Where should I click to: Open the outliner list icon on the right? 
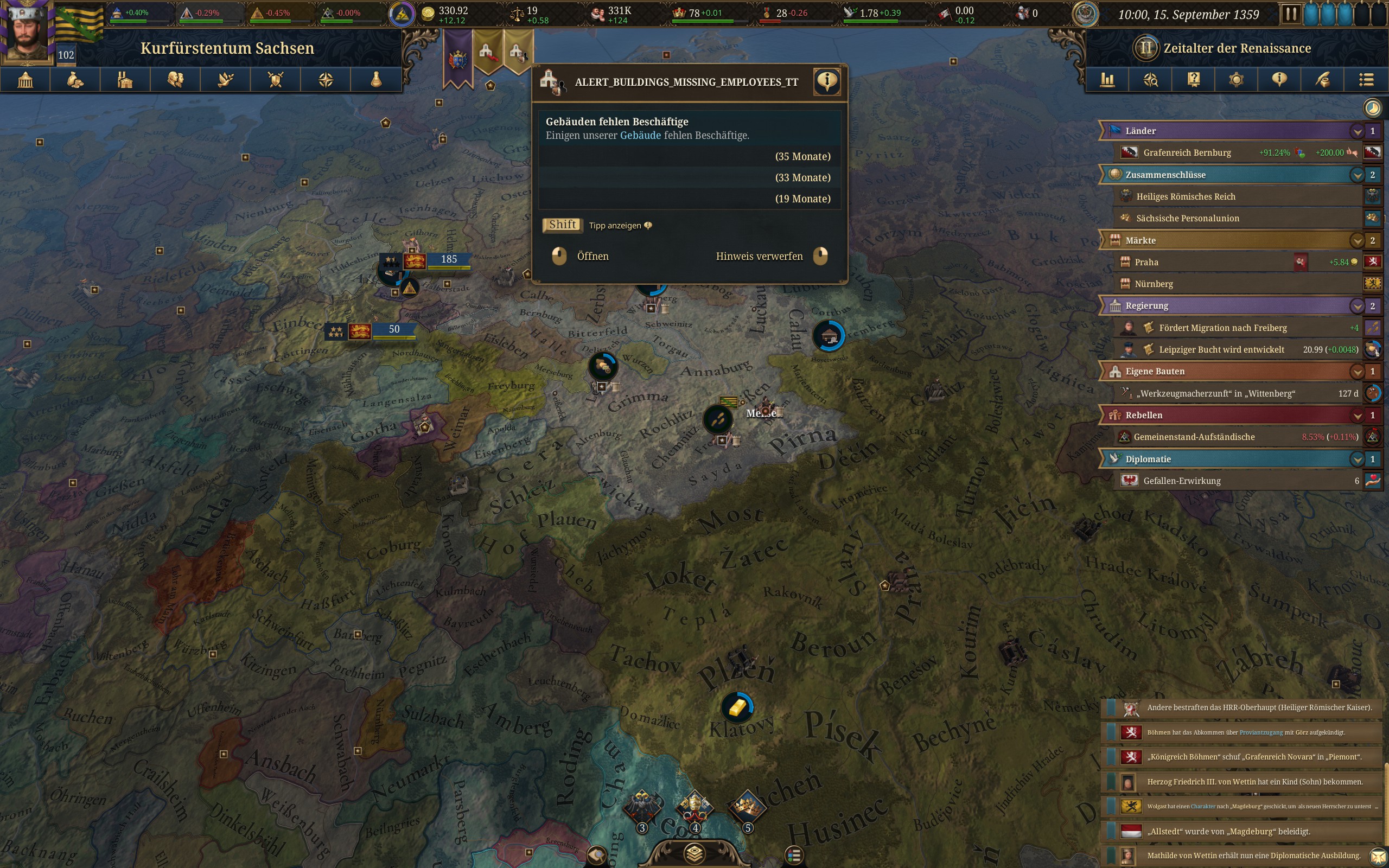1367,79
